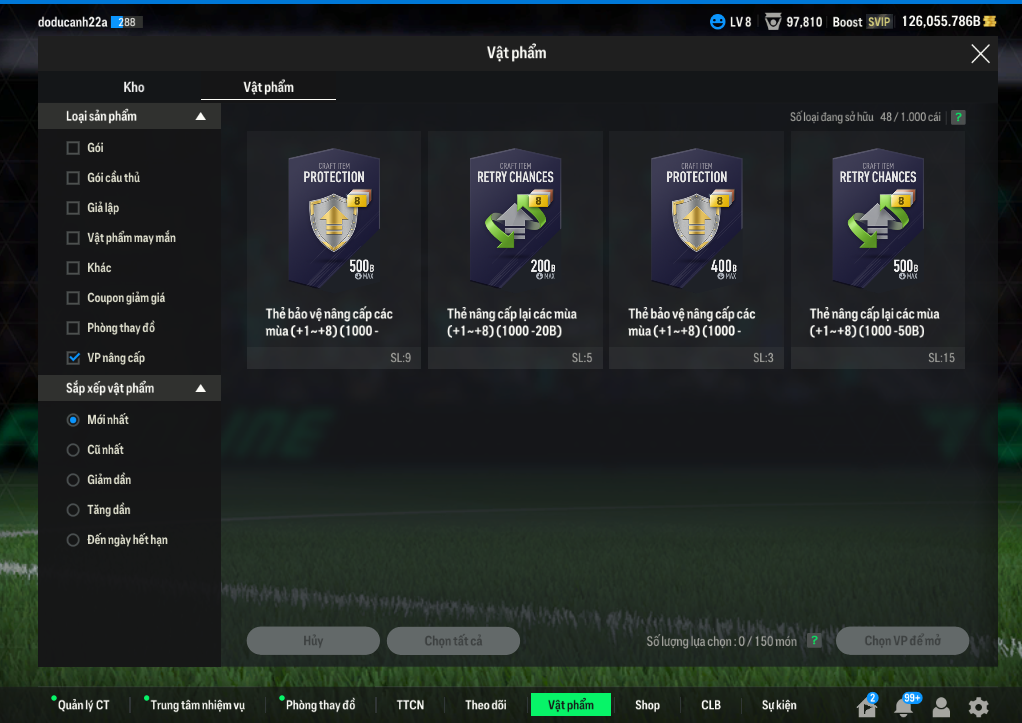Image resolution: width=1022 pixels, height=723 pixels.
Task: Click the Chọn VP để mở button
Action: click(x=902, y=641)
